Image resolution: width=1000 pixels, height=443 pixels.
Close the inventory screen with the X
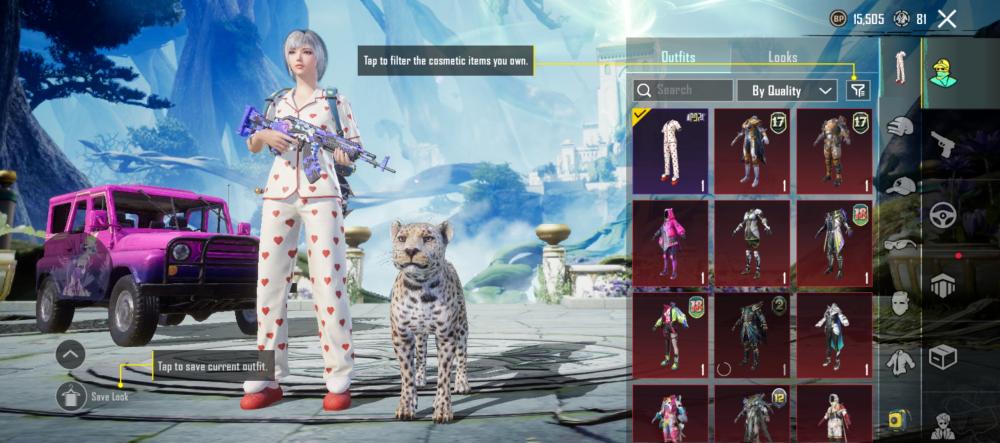[947, 18]
